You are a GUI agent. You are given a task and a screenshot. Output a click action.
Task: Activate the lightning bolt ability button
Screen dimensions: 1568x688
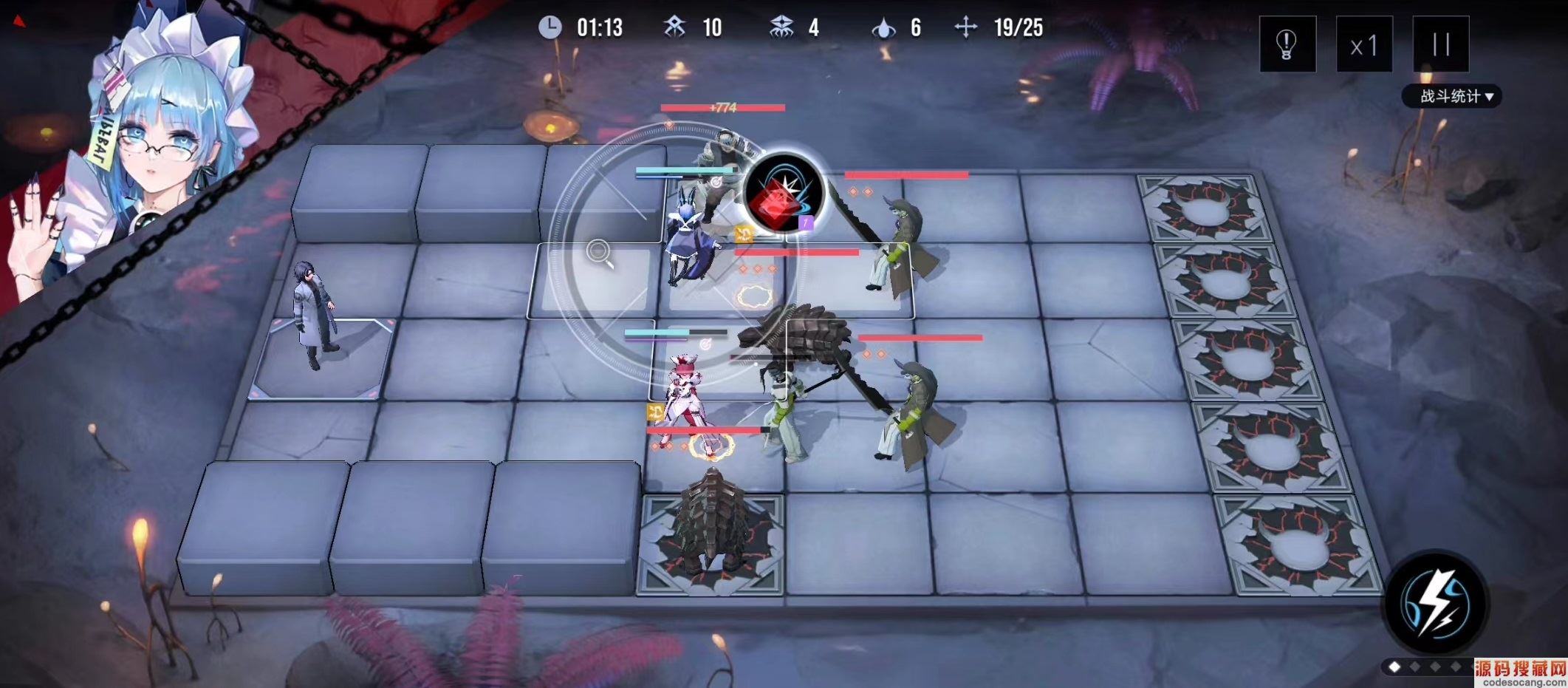pyautogui.click(x=1435, y=604)
